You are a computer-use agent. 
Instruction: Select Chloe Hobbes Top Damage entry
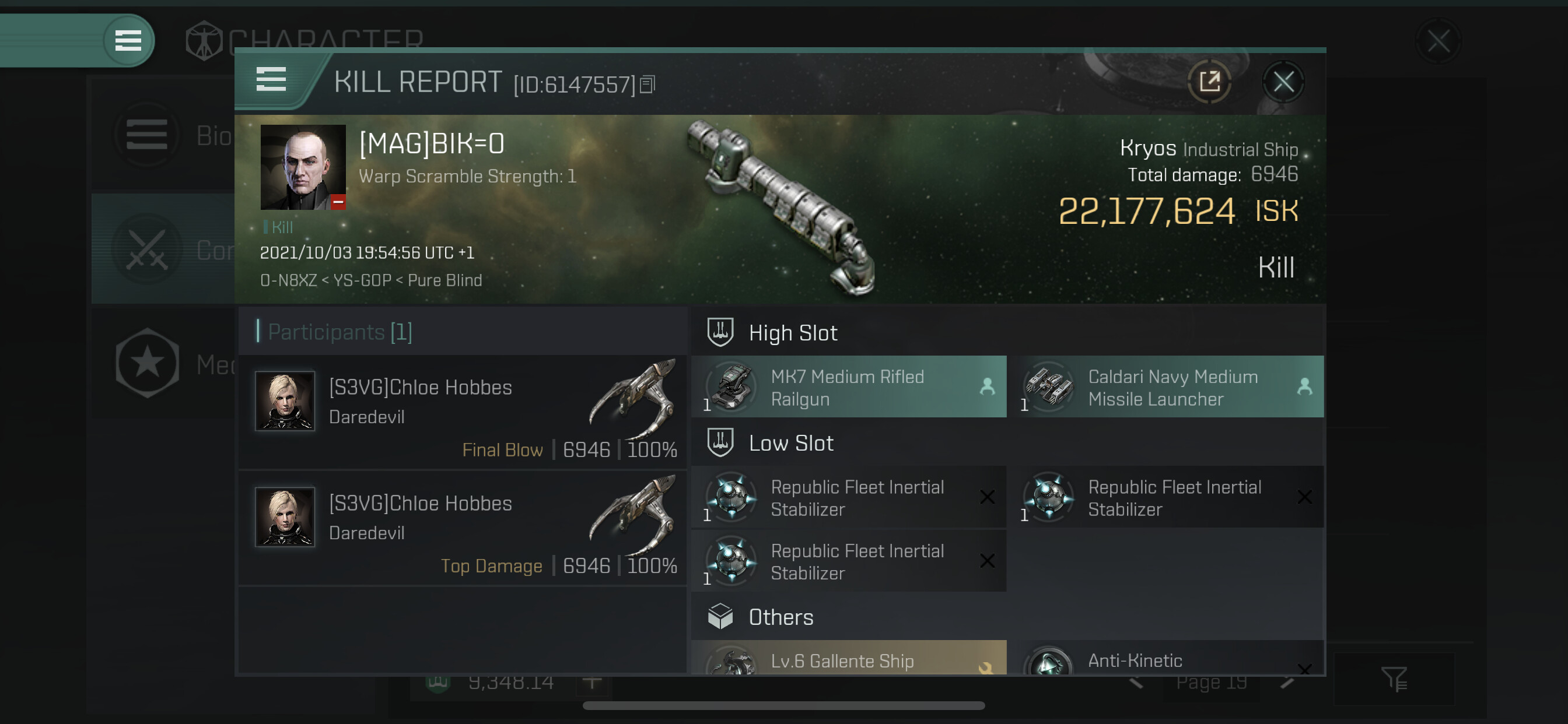click(463, 529)
